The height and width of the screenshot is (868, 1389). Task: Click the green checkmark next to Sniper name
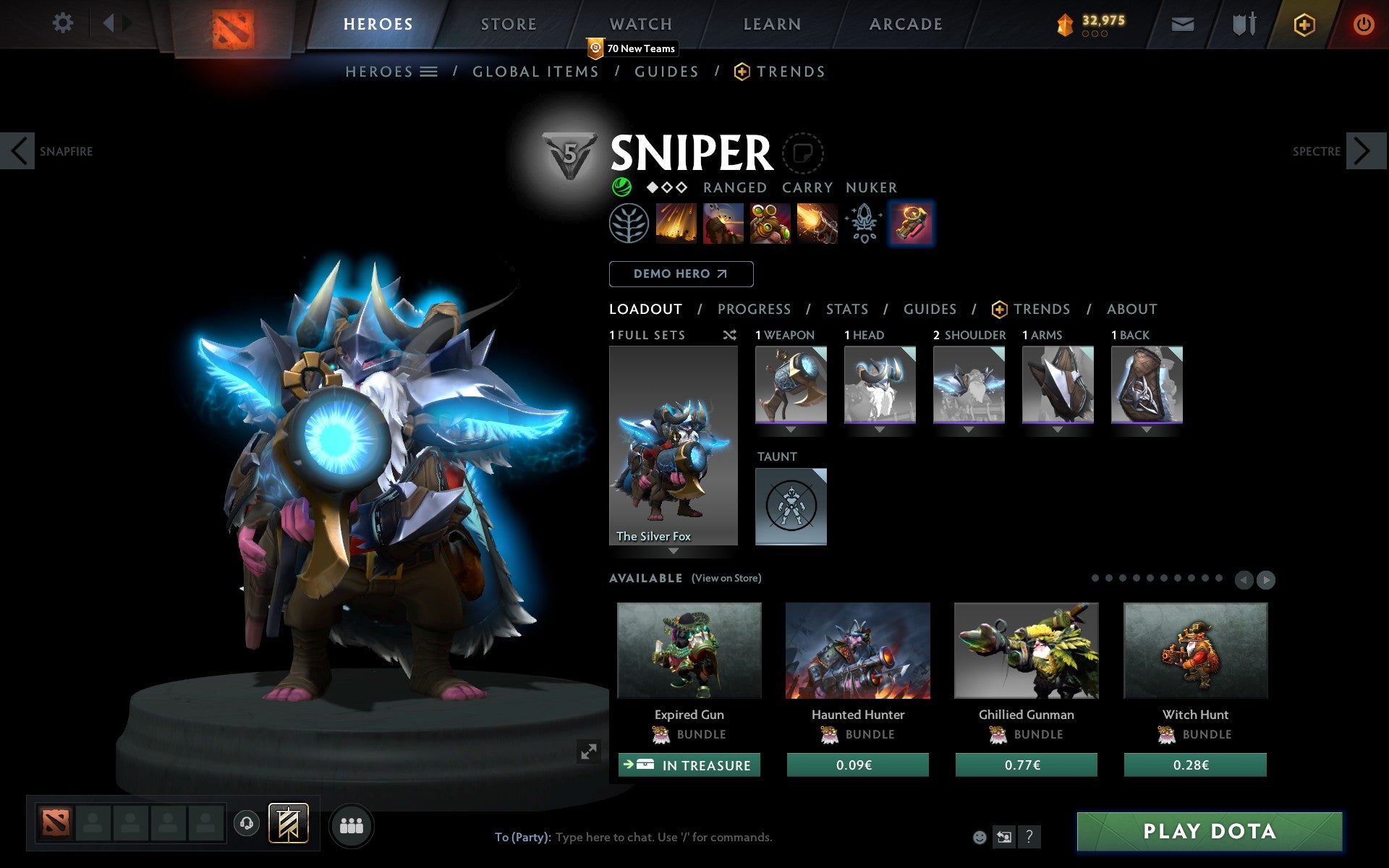(x=621, y=187)
